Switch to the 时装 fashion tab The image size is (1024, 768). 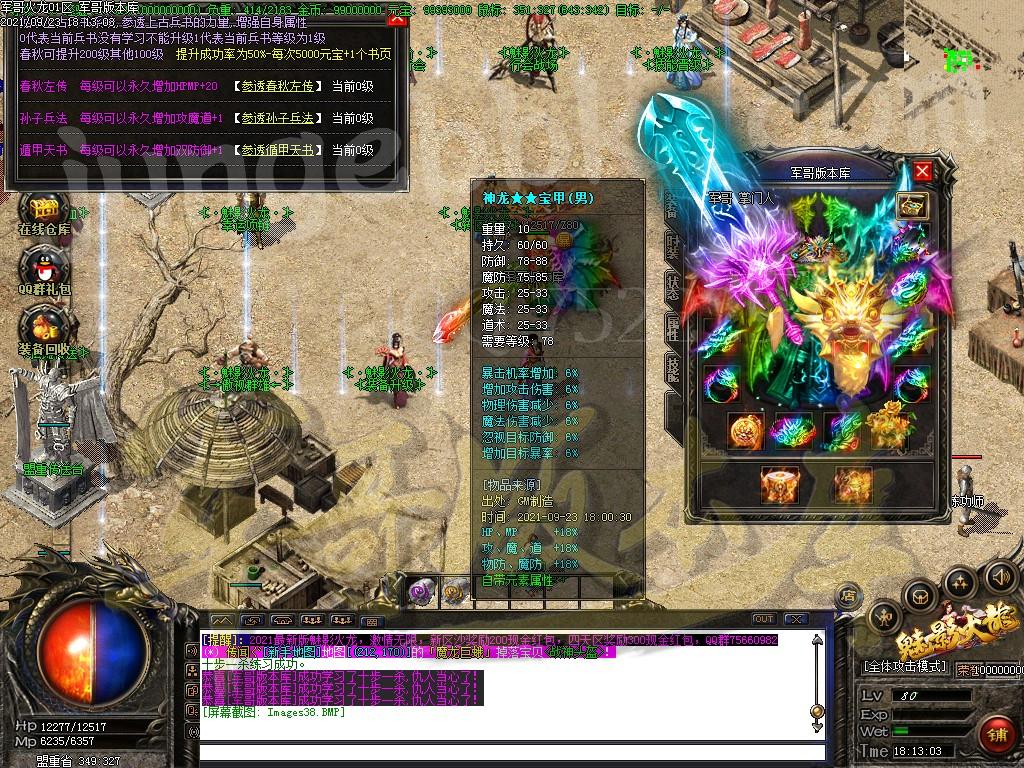(674, 245)
